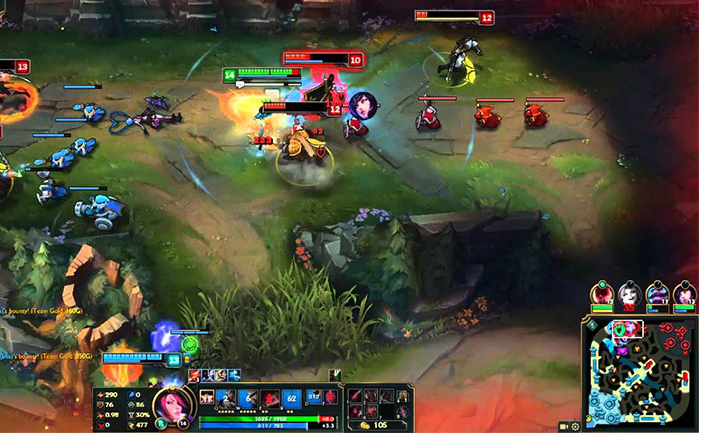Screen dimensions: 701x434
Task: Click the settings gear below the minimap
Action: tap(576, 427)
